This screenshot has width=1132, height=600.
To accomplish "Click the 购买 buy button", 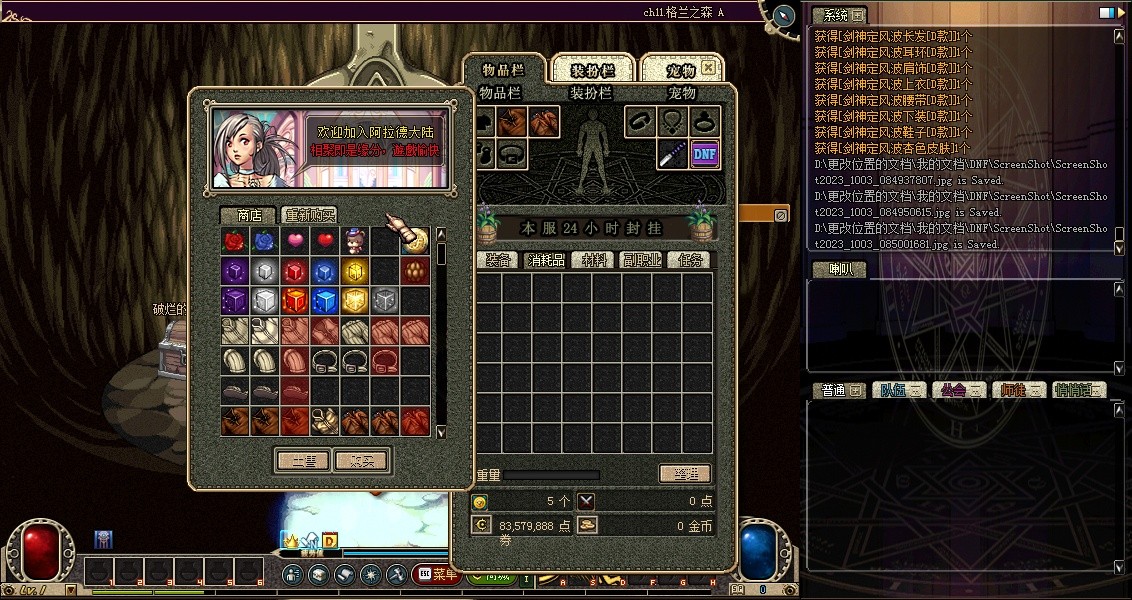I will (361, 460).
